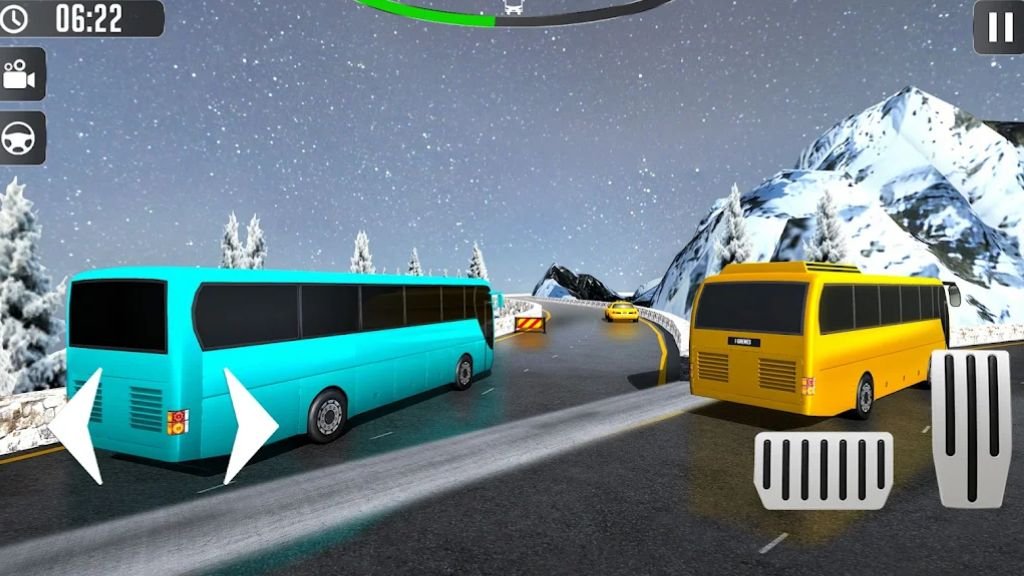Steer left with the left arrow

tap(79, 426)
